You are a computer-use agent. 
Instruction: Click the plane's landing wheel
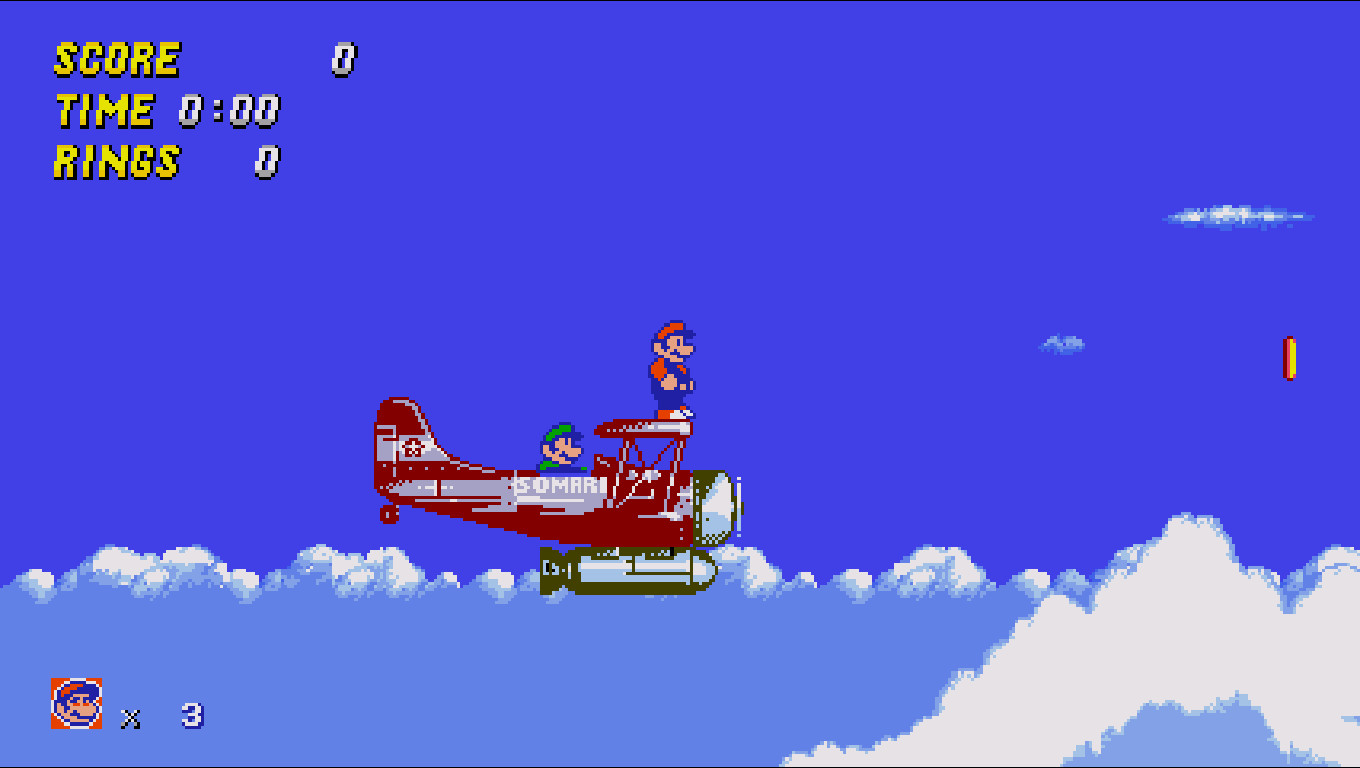(387, 515)
